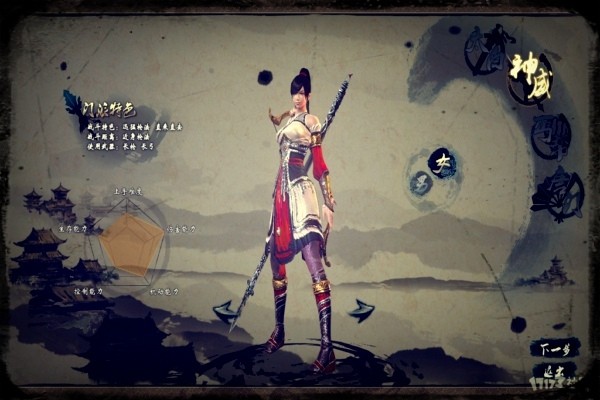Rotate character with the left arrow
The image size is (600, 400).
tap(225, 310)
